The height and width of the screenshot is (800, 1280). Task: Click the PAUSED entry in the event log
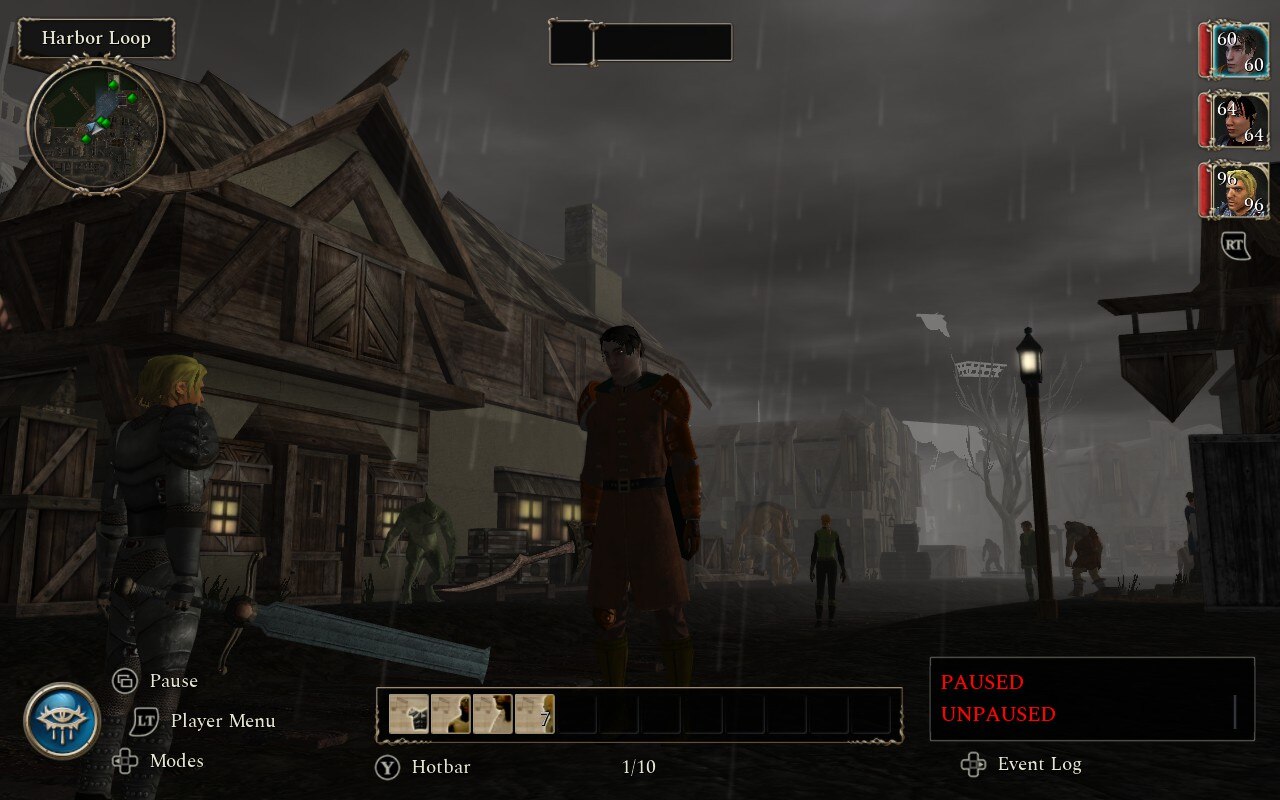[984, 682]
